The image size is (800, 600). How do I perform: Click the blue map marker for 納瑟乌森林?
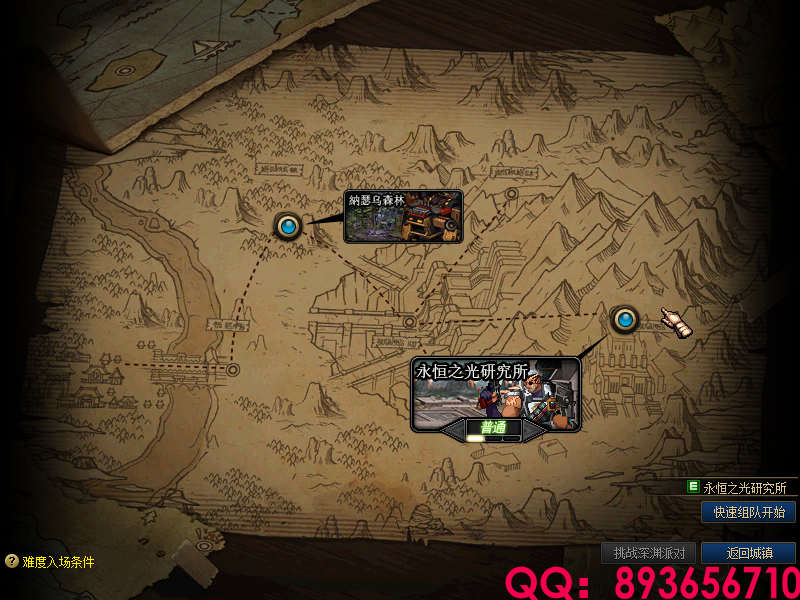point(289,227)
